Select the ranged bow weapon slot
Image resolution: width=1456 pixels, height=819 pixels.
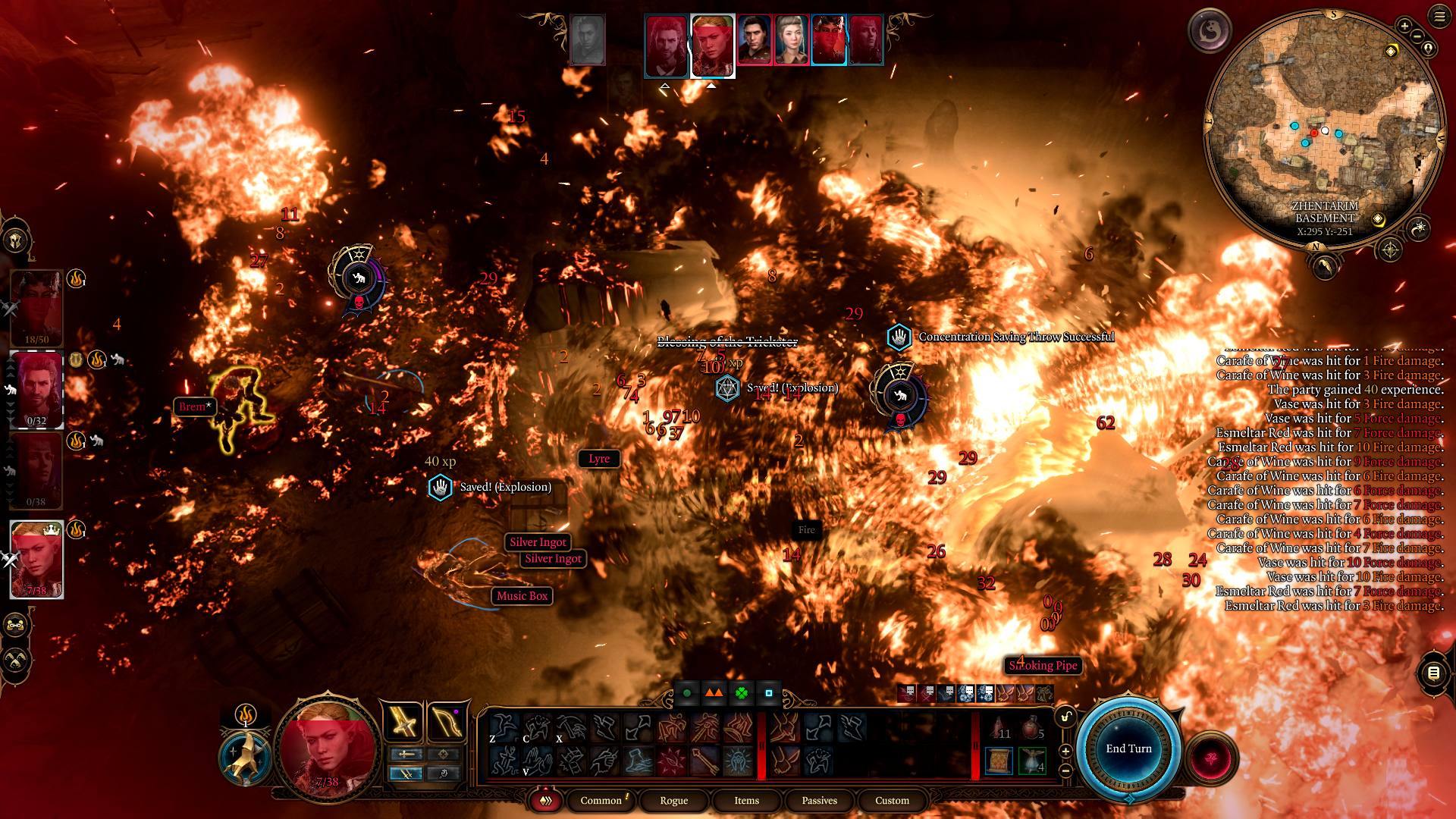[446, 721]
